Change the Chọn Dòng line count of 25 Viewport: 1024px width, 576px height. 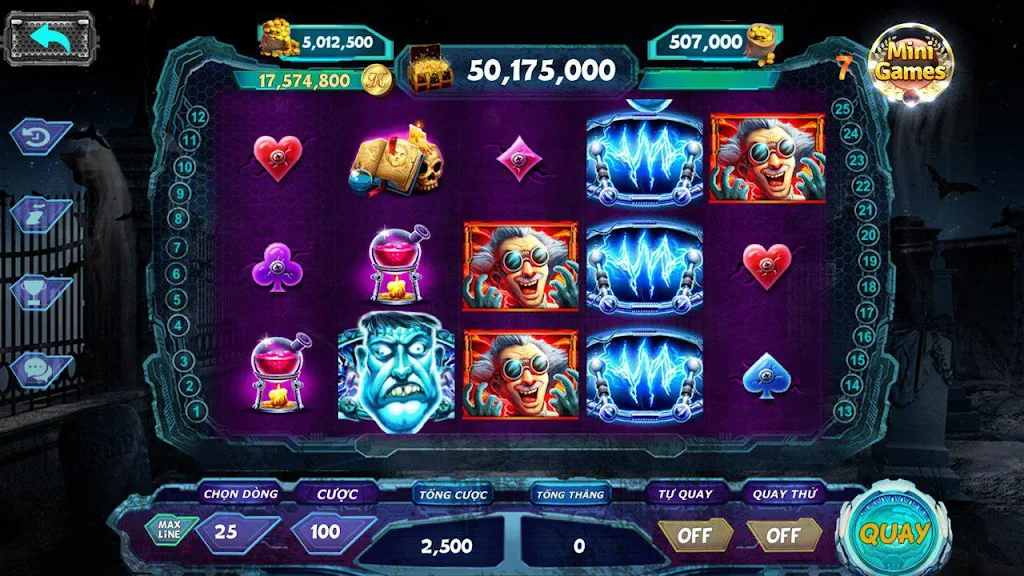coord(229,532)
